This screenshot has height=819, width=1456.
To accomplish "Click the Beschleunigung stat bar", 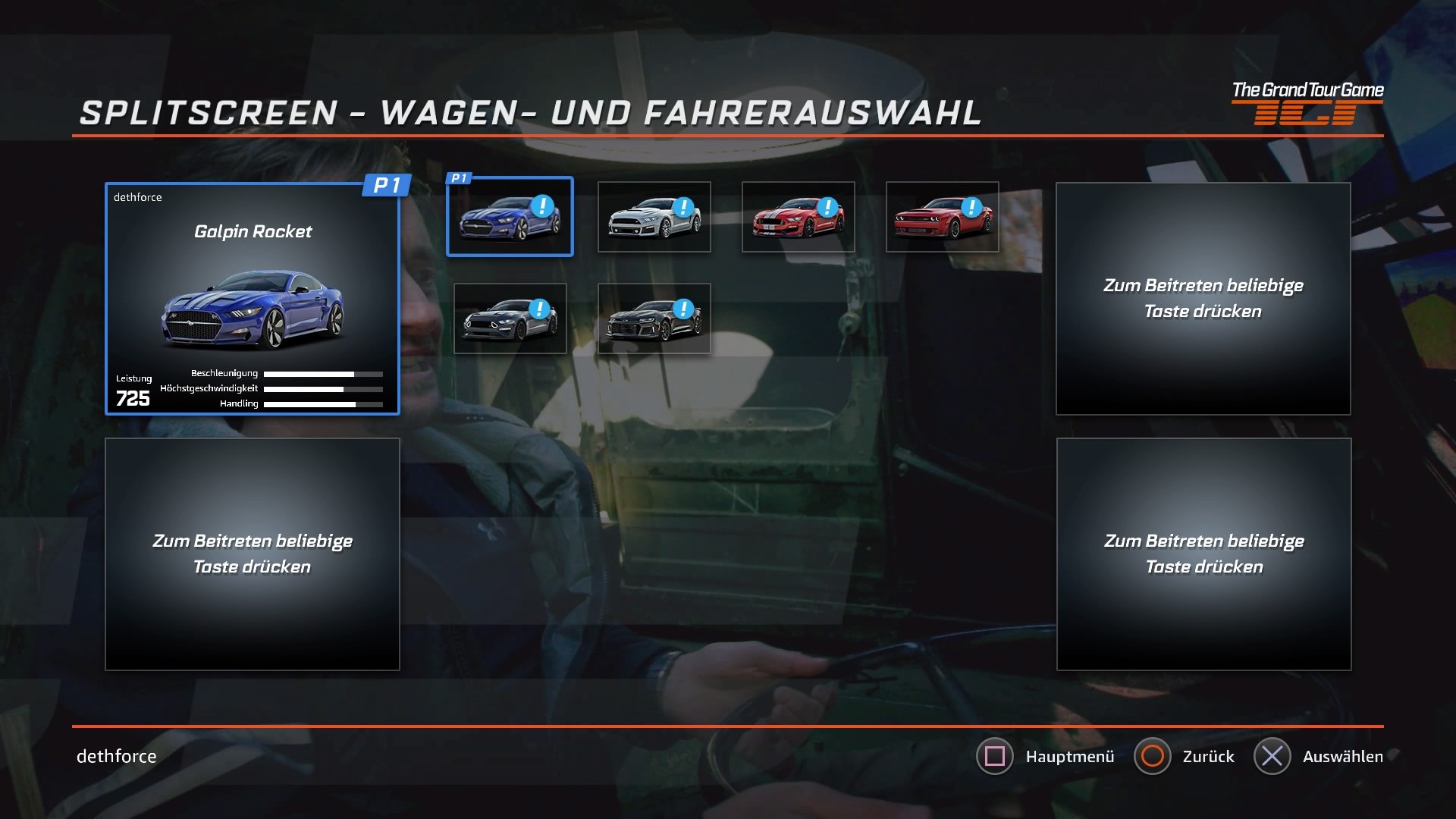I will [x=326, y=373].
